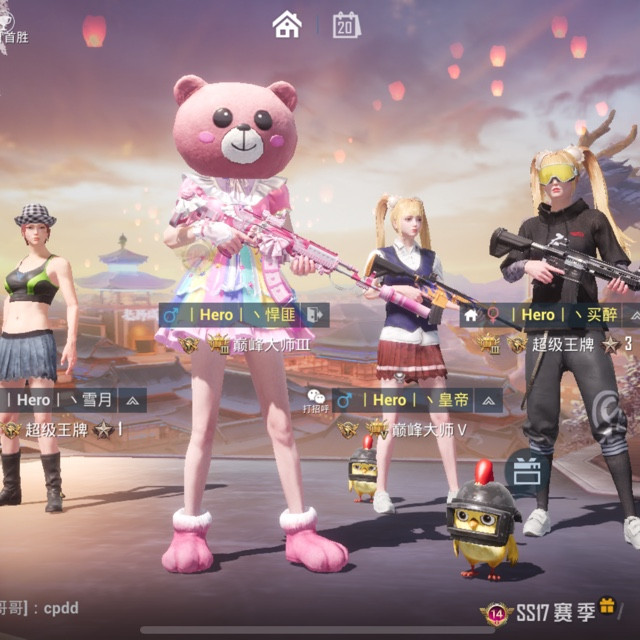Screen dimensions: 640x640
Task: Open the home icon in the top bar
Action: tap(287, 24)
